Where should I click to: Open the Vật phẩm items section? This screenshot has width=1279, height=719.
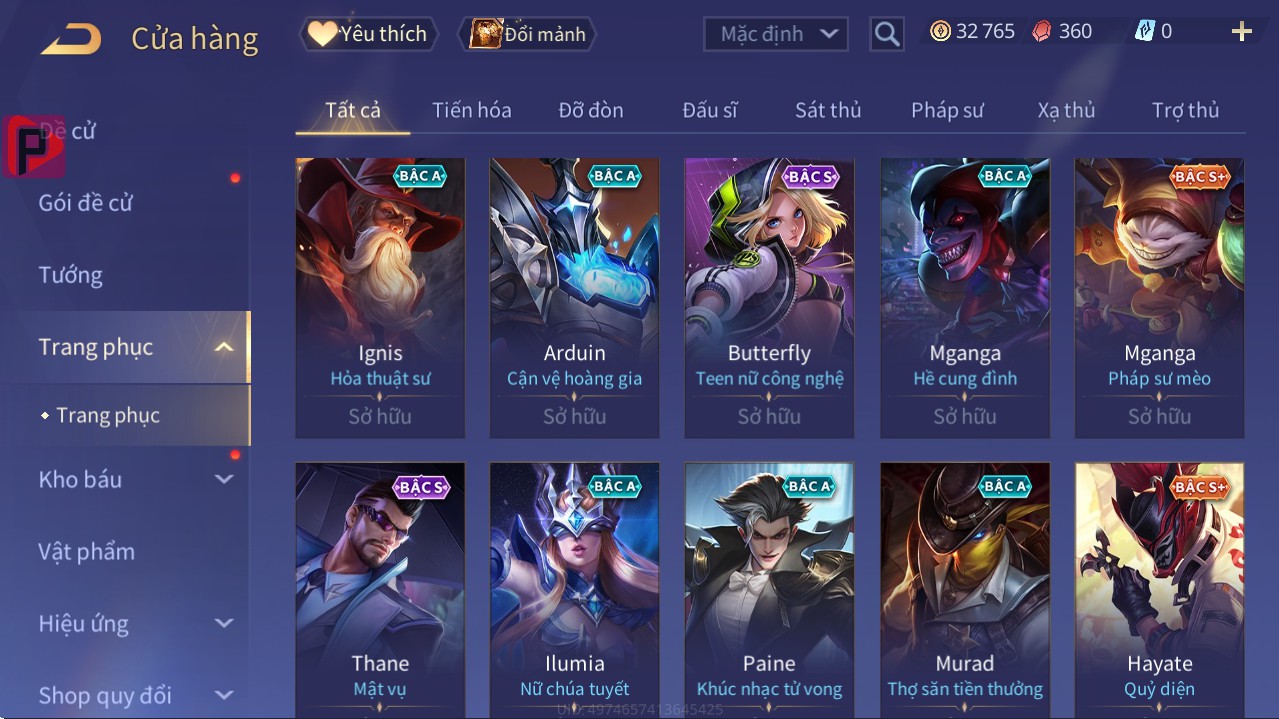pos(86,551)
